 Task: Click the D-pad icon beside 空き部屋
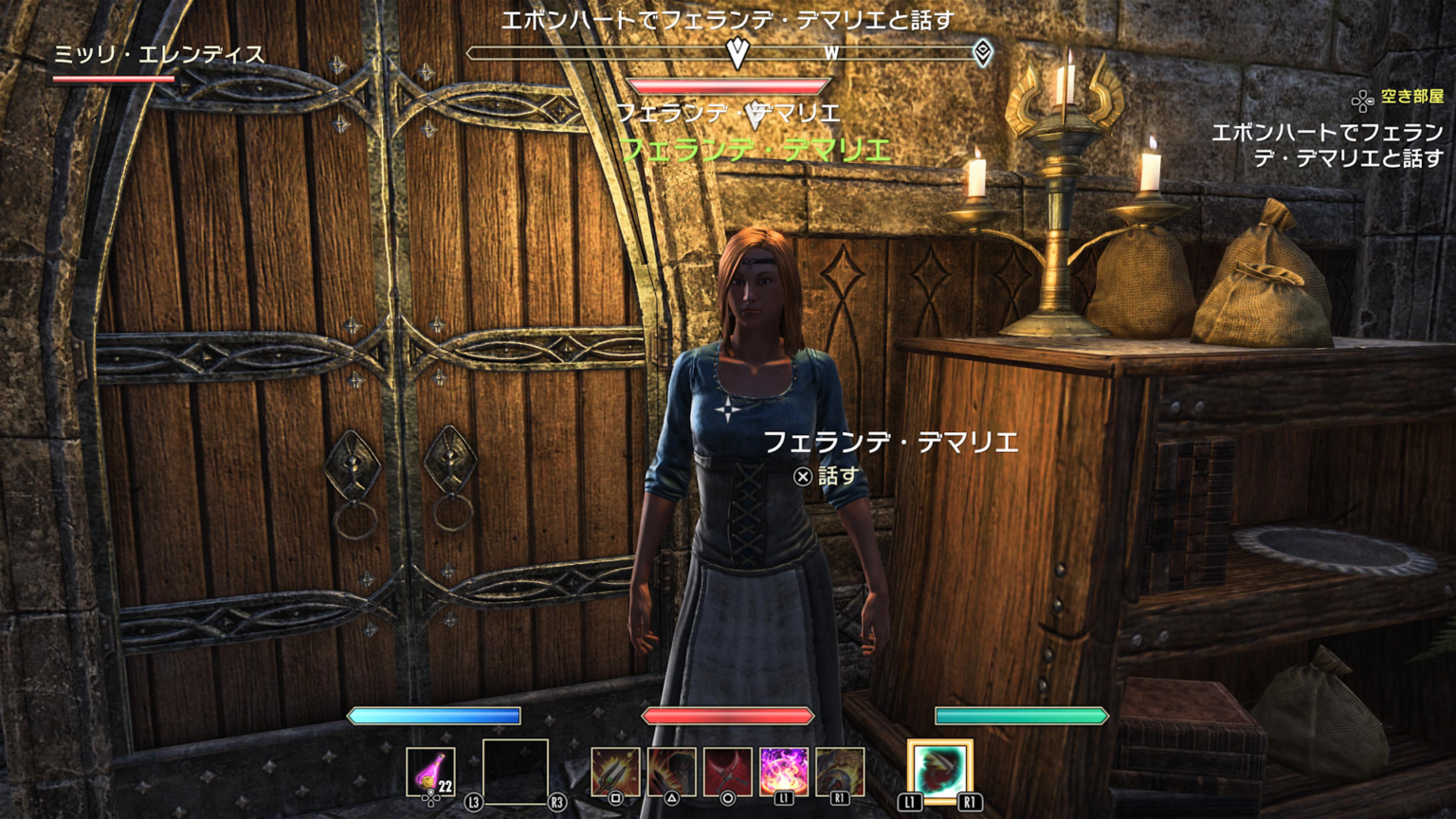(x=1363, y=98)
